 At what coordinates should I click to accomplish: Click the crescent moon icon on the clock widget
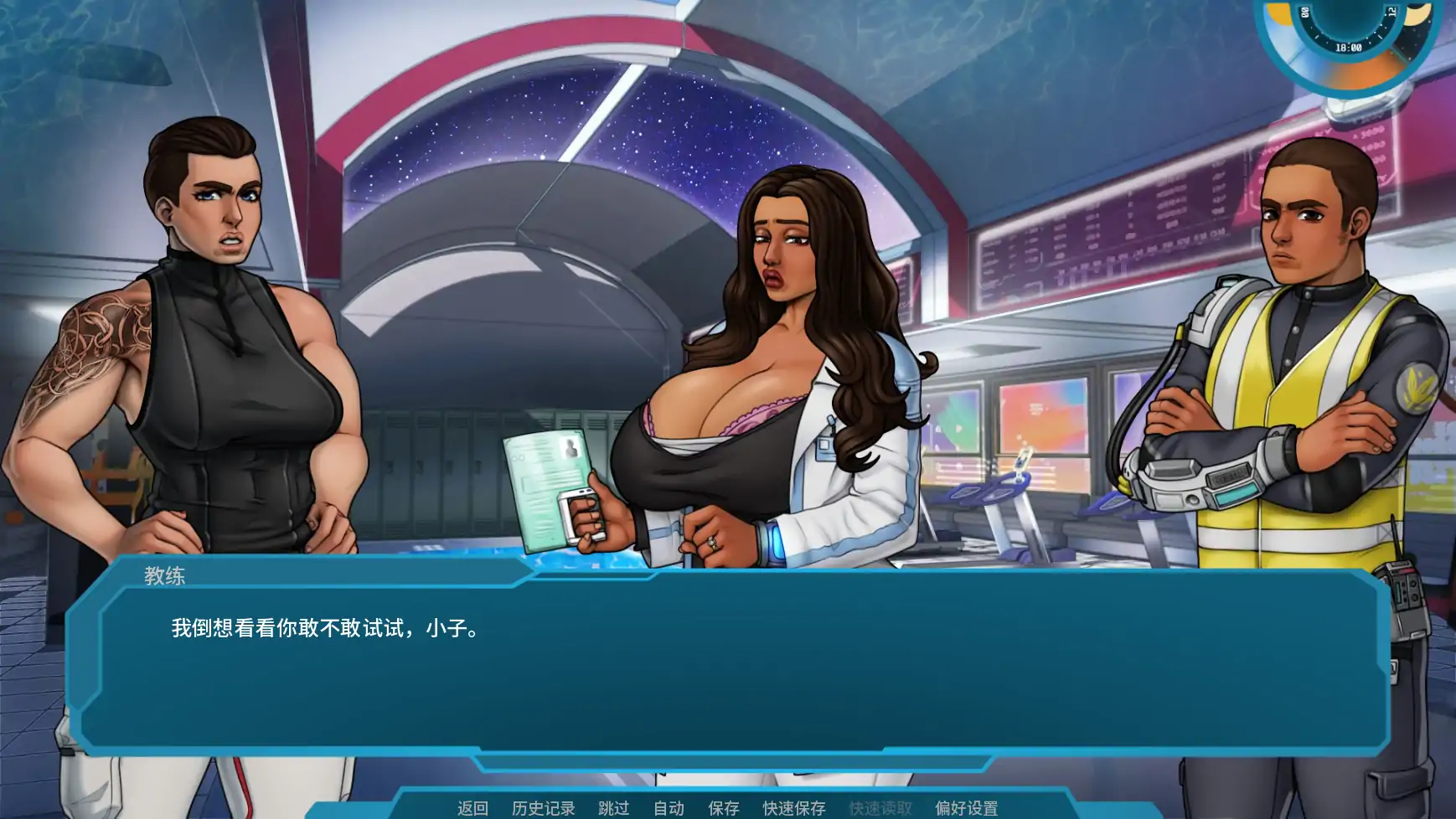1417,15
